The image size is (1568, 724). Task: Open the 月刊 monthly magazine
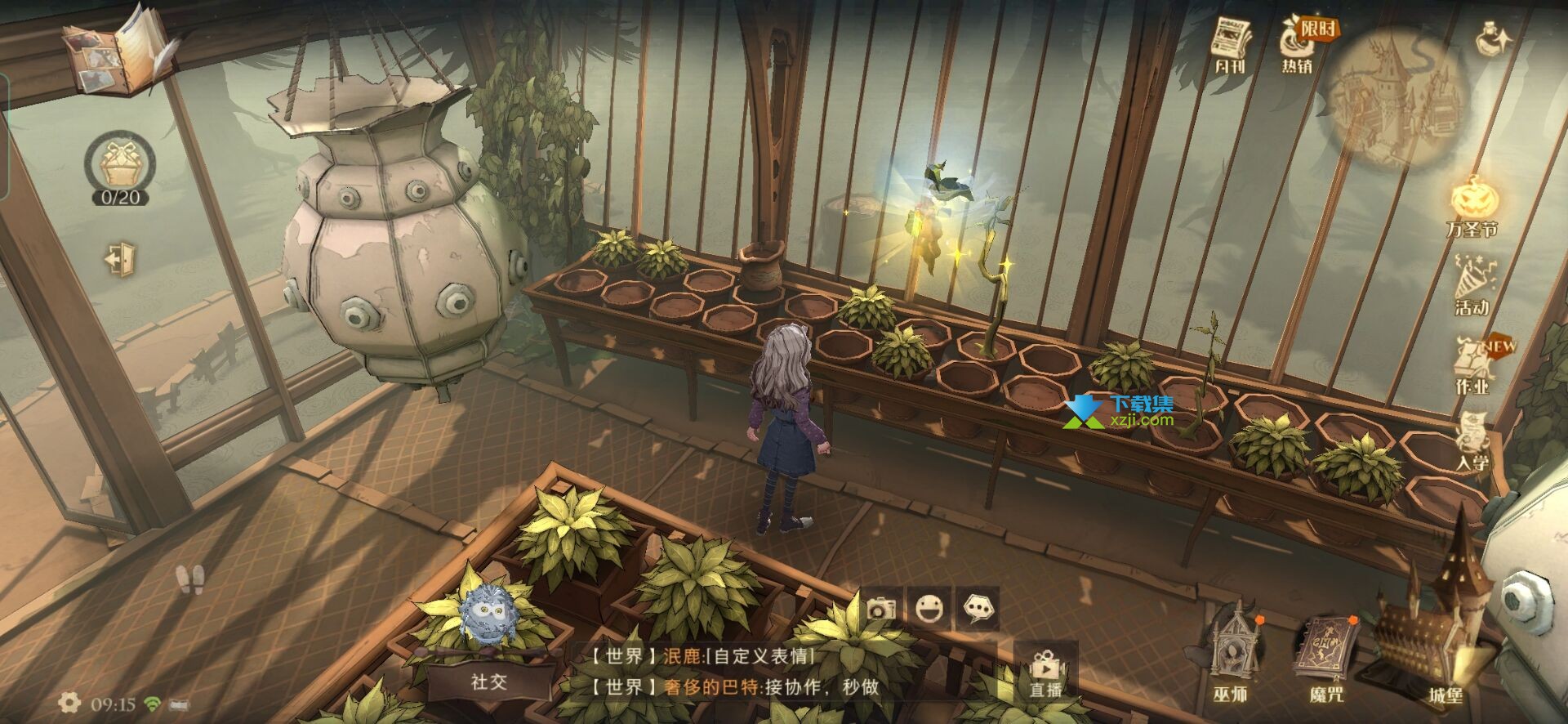[x=1230, y=45]
